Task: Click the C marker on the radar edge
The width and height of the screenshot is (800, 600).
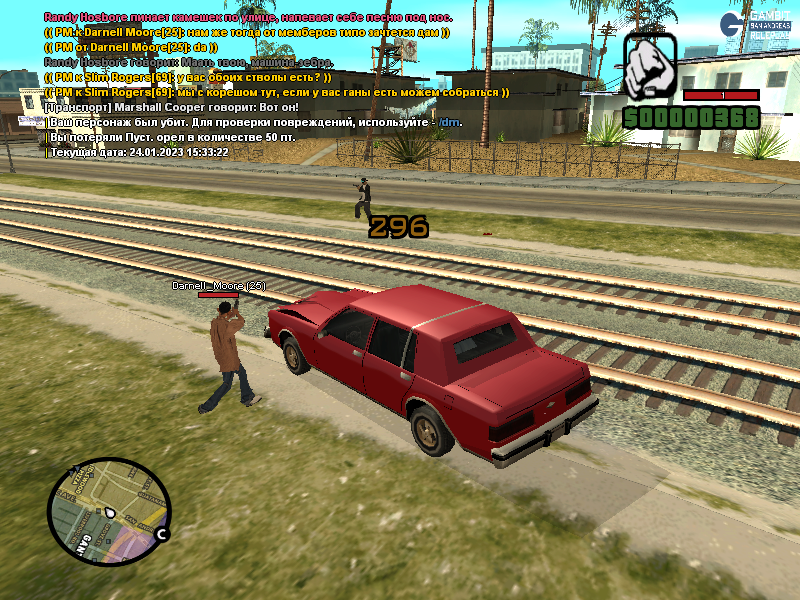Action: point(160,535)
